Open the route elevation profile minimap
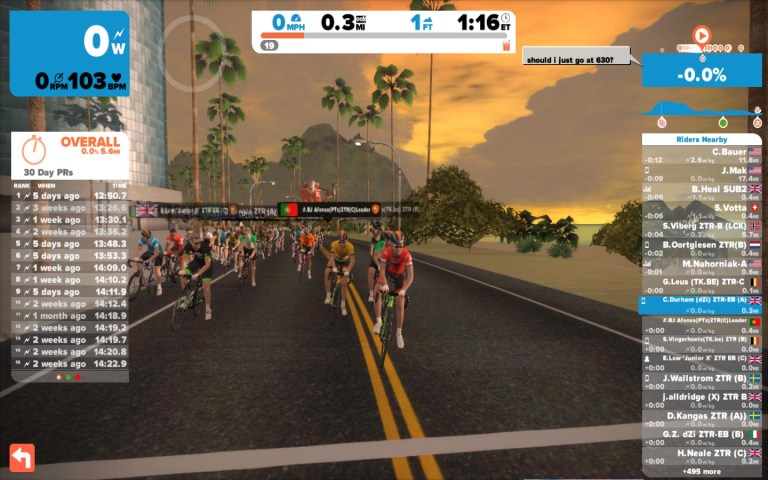 [x=701, y=109]
